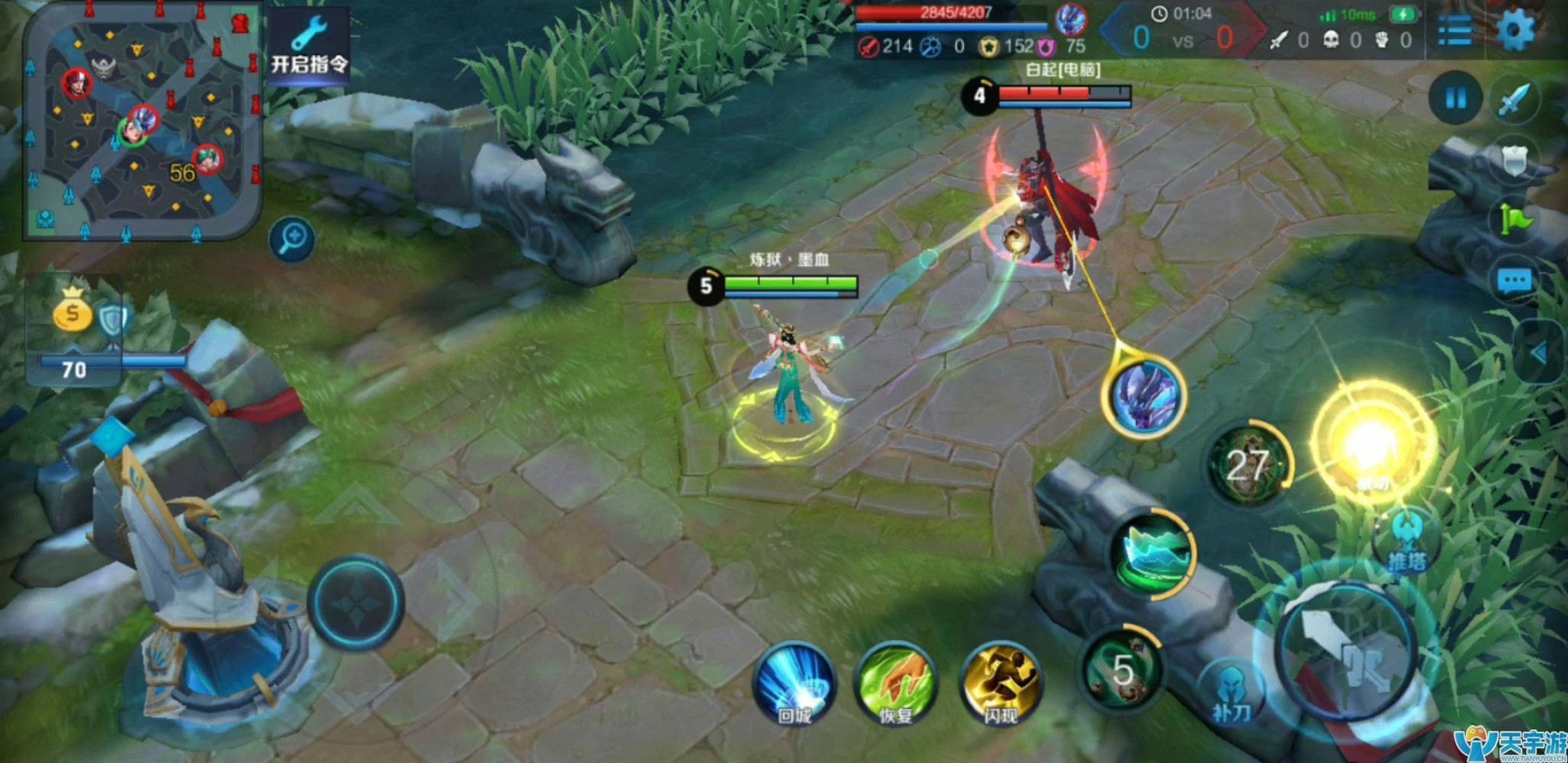The height and width of the screenshot is (763, 1568).
Task: Open the gold coin shop
Action: (x=72, y=311)
